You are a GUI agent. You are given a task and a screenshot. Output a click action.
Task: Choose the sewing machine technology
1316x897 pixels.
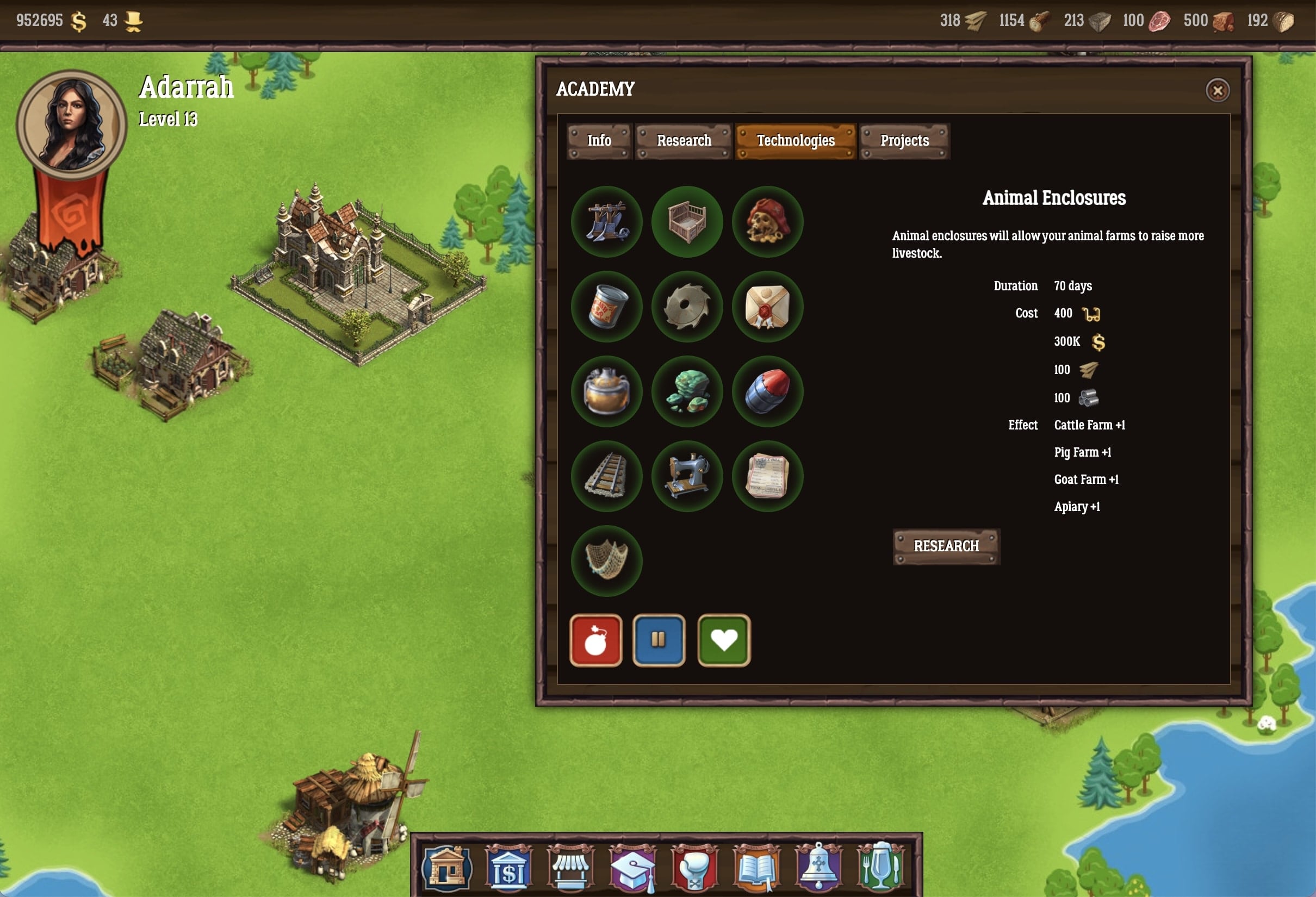(687, 477)
